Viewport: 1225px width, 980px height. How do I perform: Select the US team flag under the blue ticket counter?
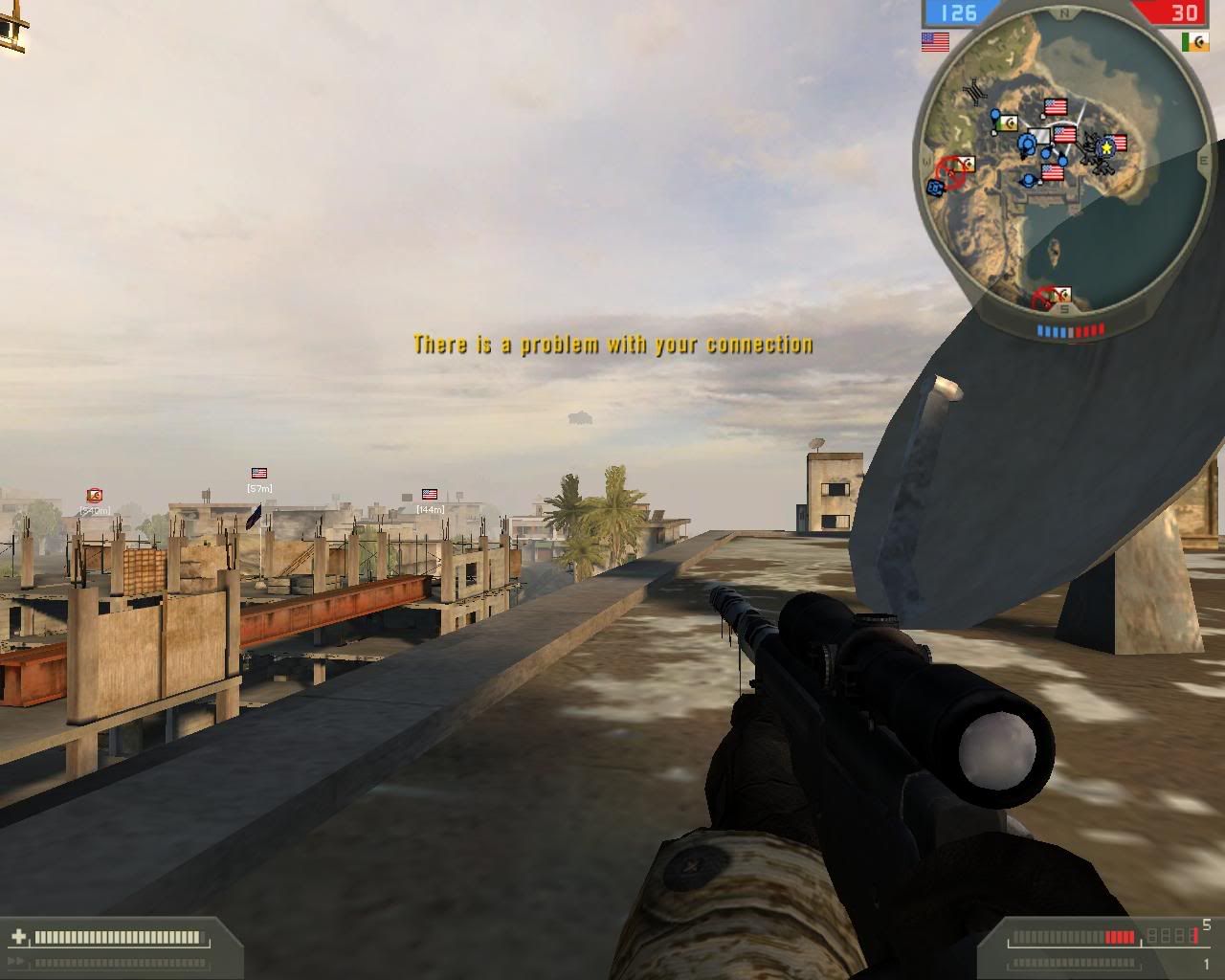click(935, 42)
